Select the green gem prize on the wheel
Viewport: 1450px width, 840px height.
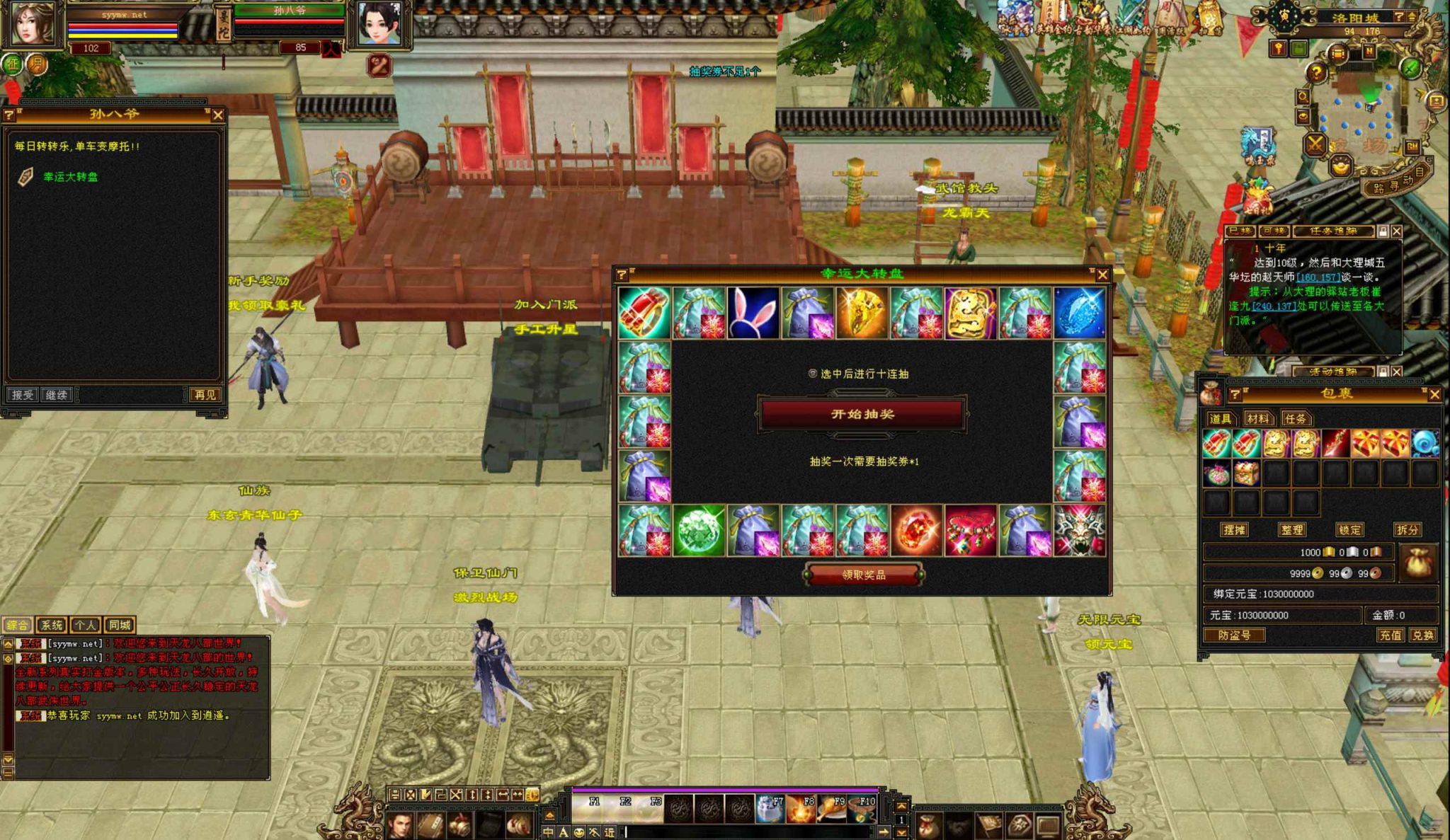698,530
